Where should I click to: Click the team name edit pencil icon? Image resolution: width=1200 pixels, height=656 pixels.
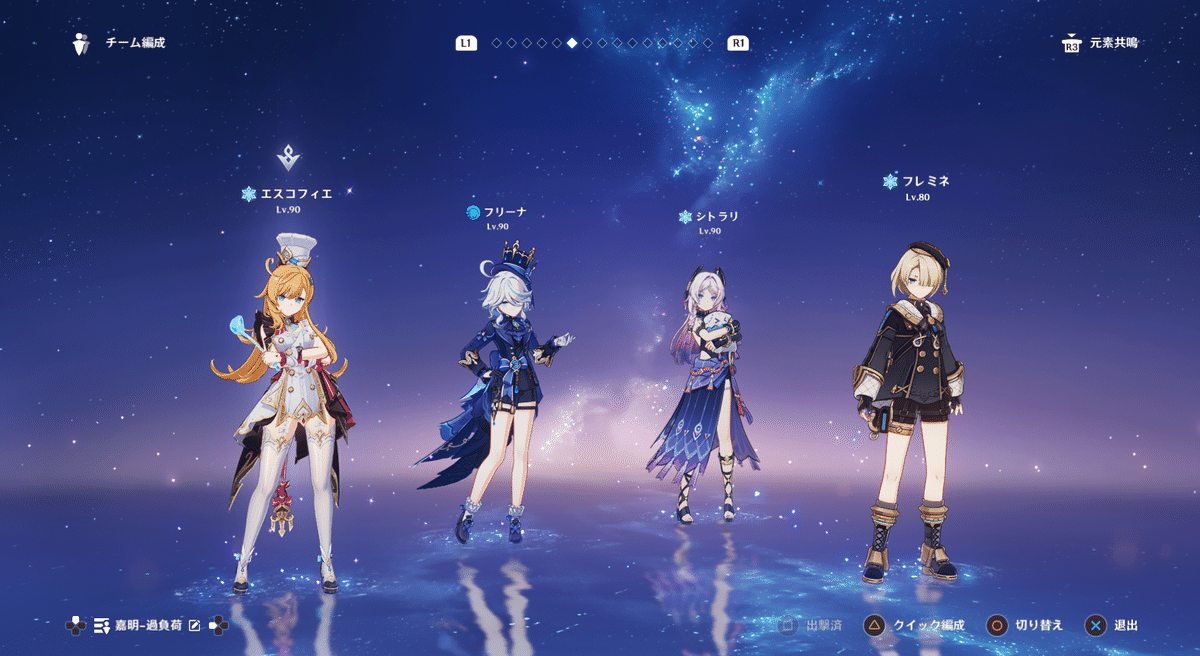coord(195,626)
